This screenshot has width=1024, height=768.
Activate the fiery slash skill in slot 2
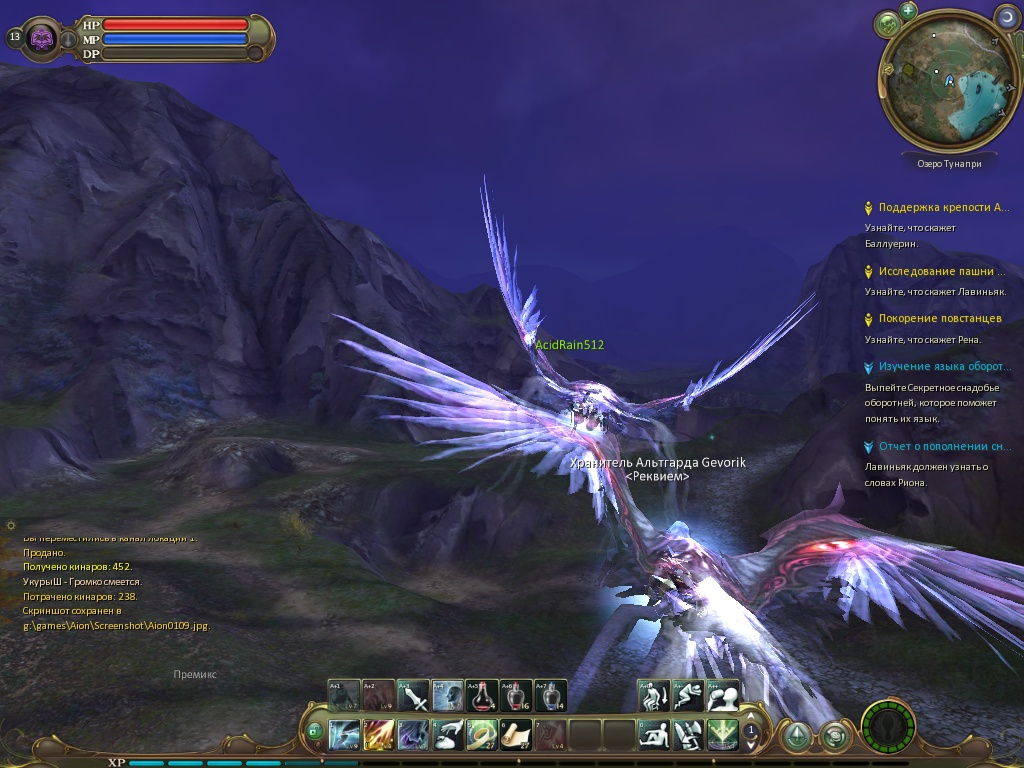pos(378,735)
